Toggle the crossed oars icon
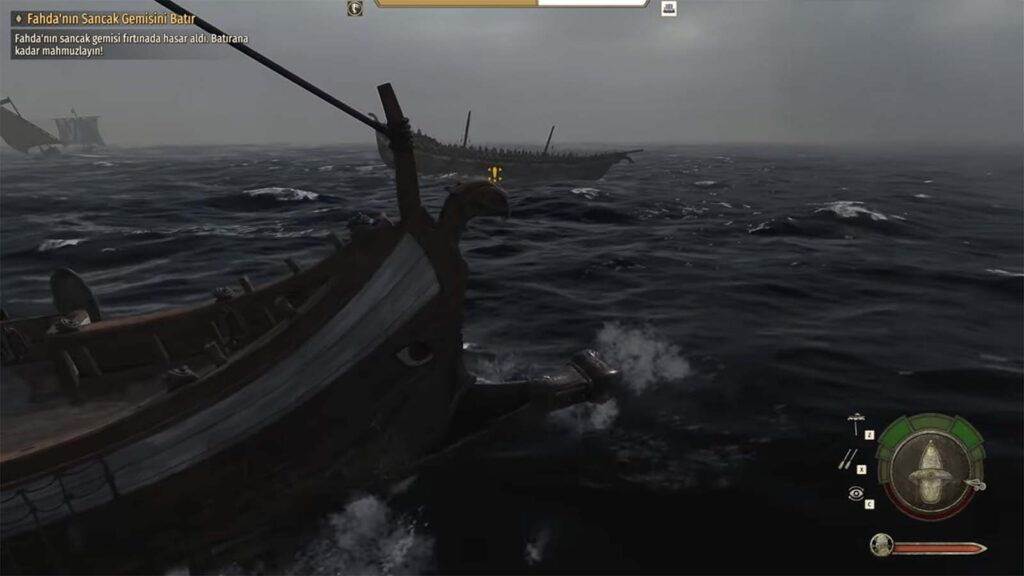Image resolution: width=1024 pixels, height=576 pixels. pos(848,458)
